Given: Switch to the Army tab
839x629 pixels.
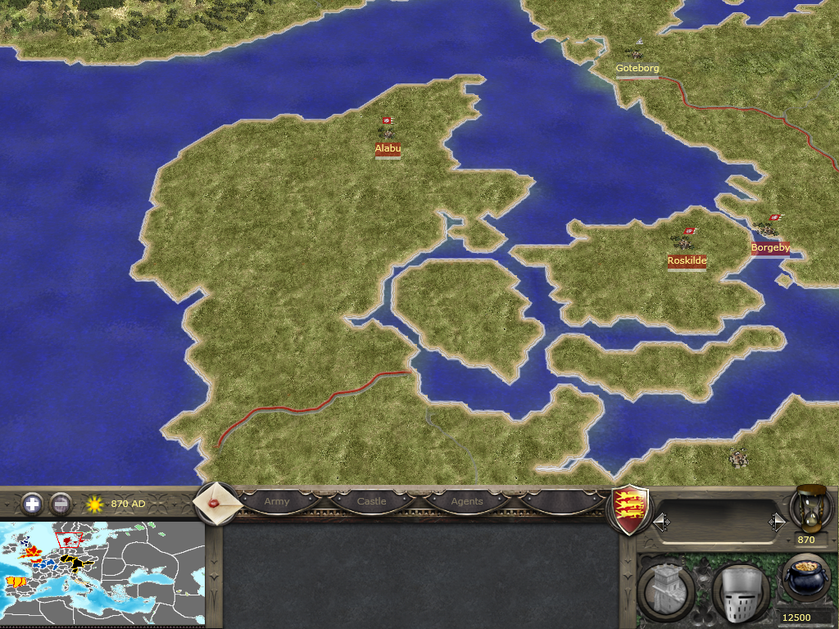Looking at the screenshot, I should pos(277,501).
